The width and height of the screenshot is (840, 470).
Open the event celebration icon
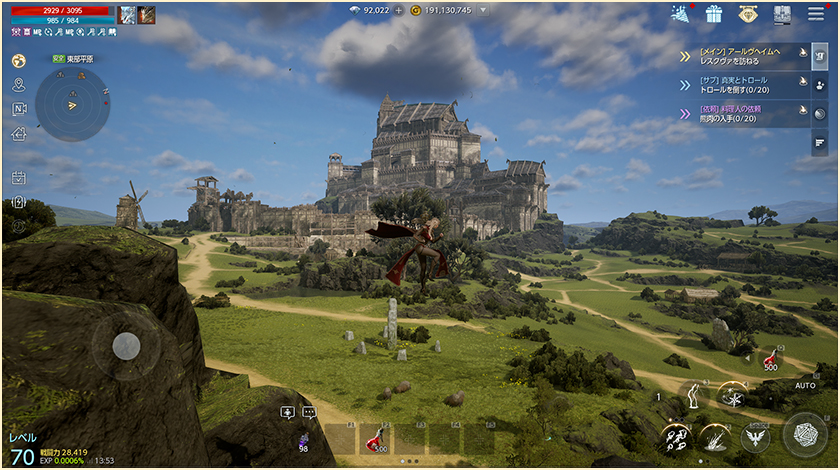point(682,13)
